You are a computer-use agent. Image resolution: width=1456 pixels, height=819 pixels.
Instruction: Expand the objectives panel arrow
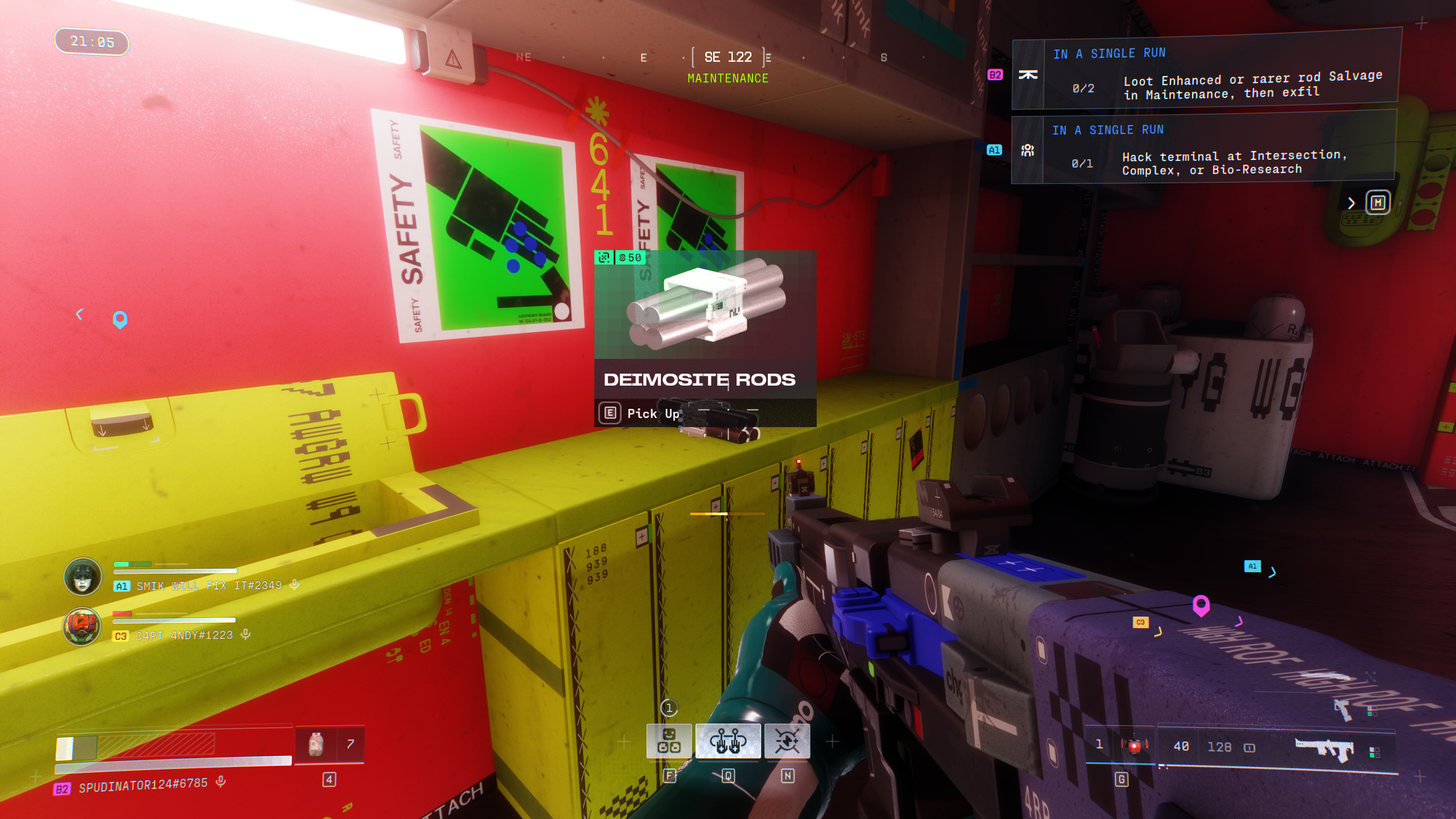click(x=1351, y=203)
